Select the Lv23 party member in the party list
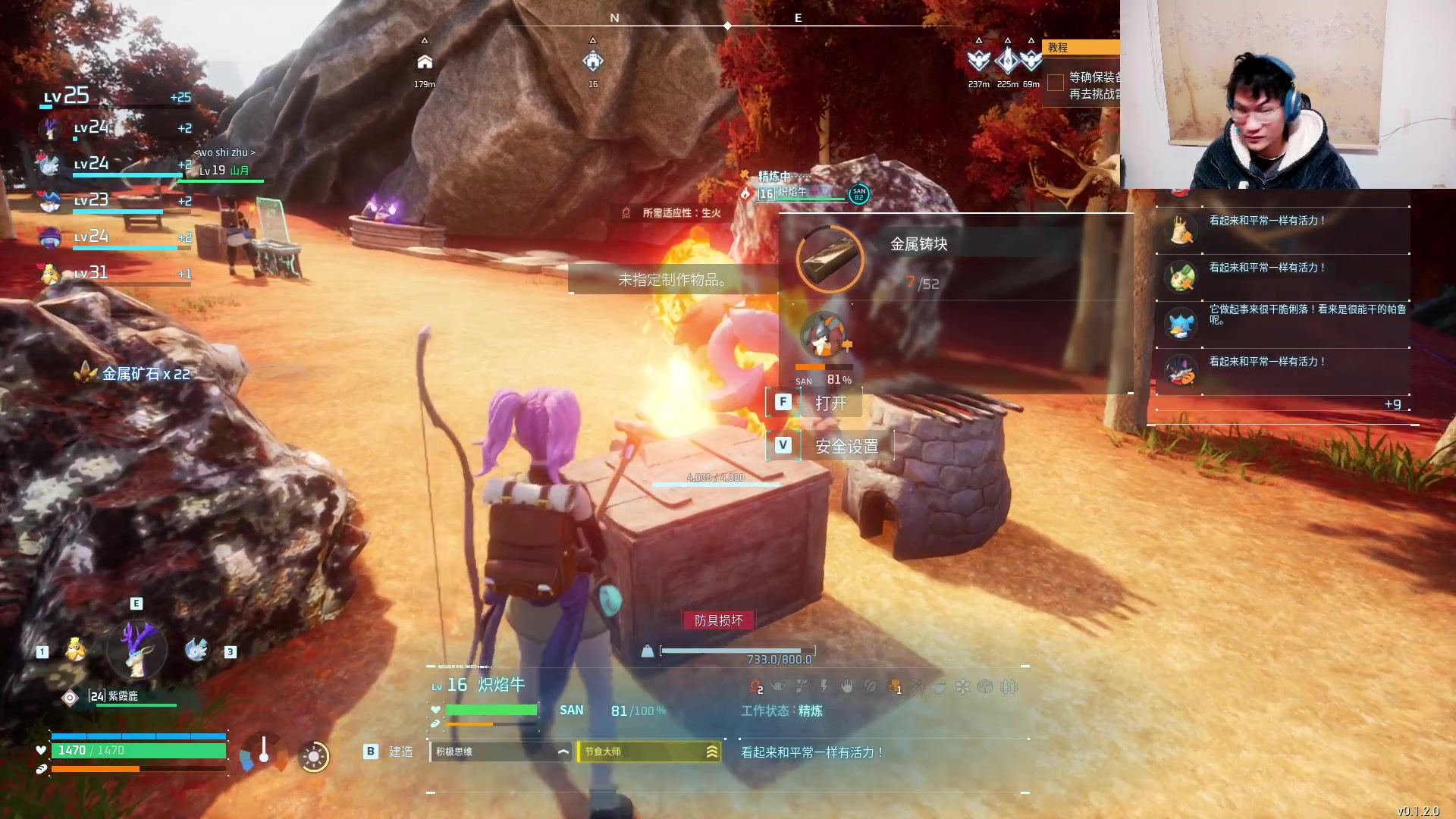Viewport: 1456px width, 819px height. (x=50, y=201)
